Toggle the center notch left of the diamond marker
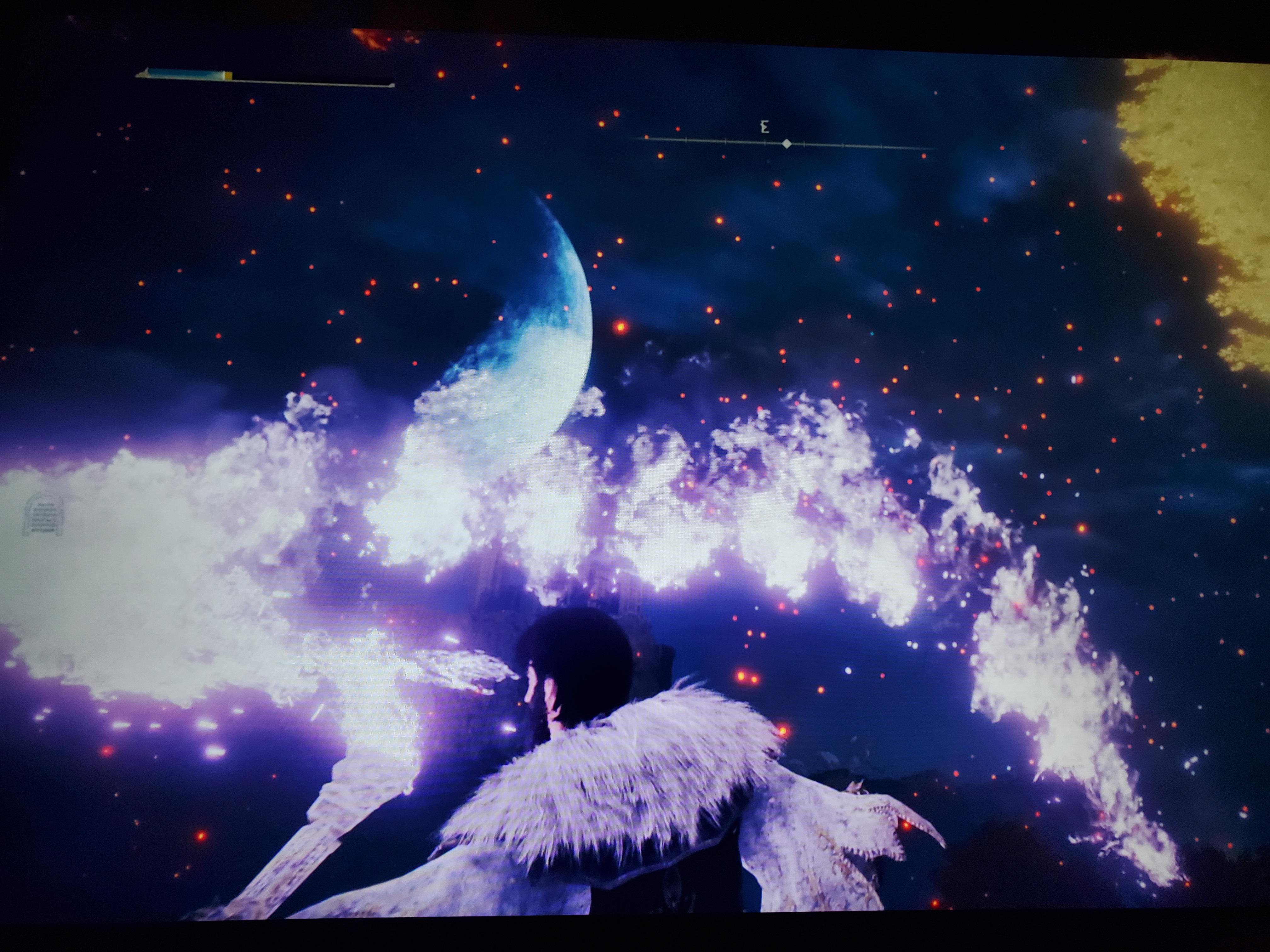This screenshot has height=952, width=1270. (x=765, y=142)
